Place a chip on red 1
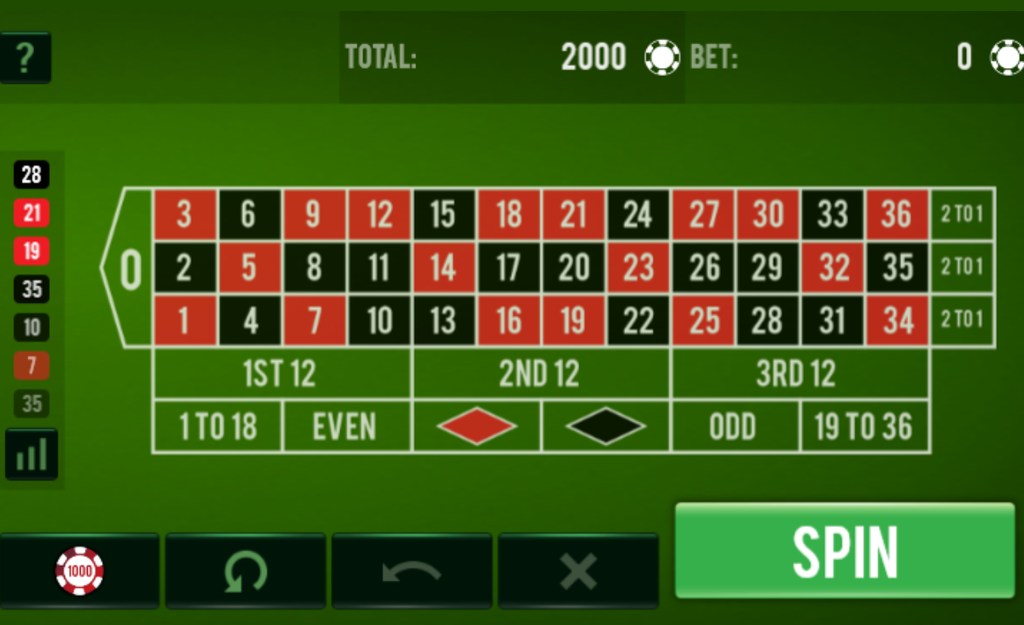 (184, 320)
